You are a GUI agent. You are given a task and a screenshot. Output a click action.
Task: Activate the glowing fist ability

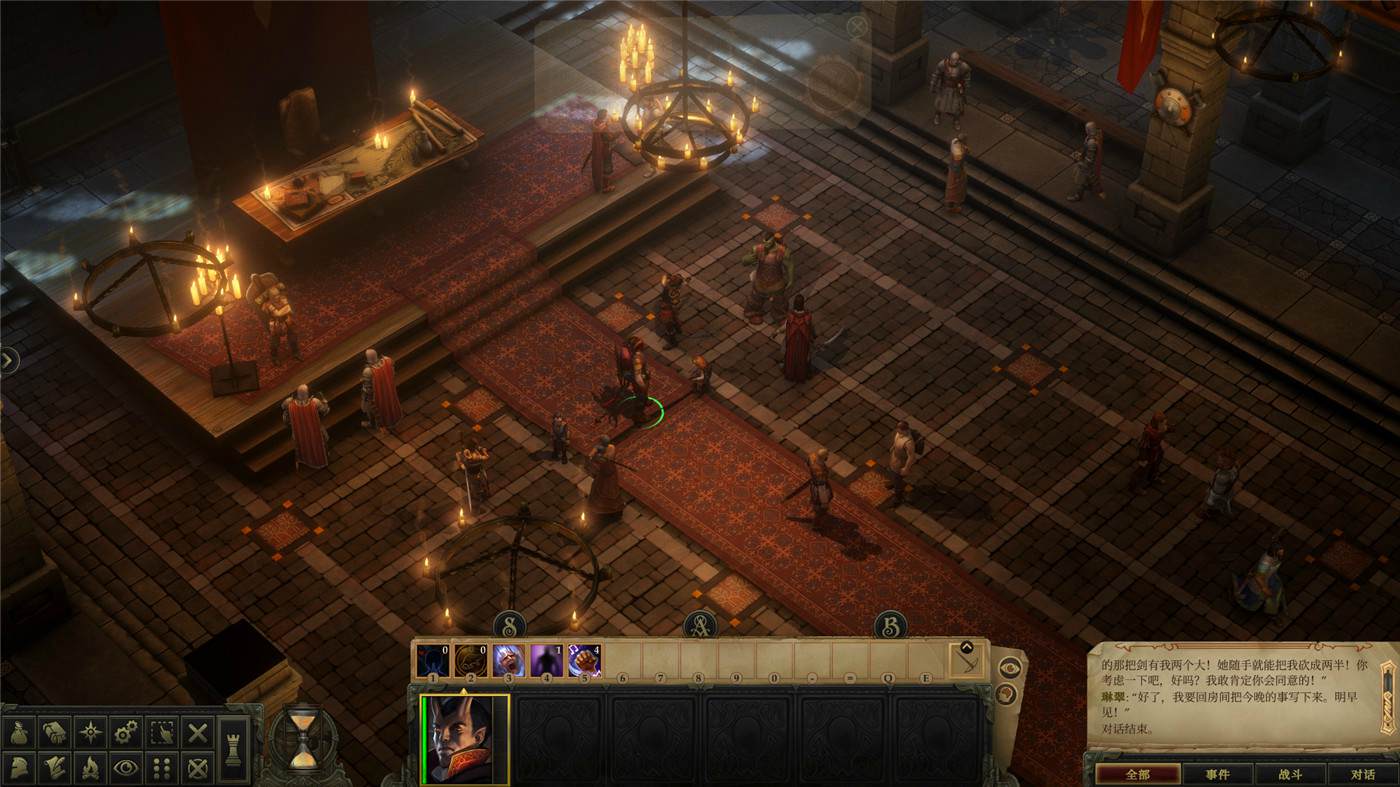(x=584, y=660)
